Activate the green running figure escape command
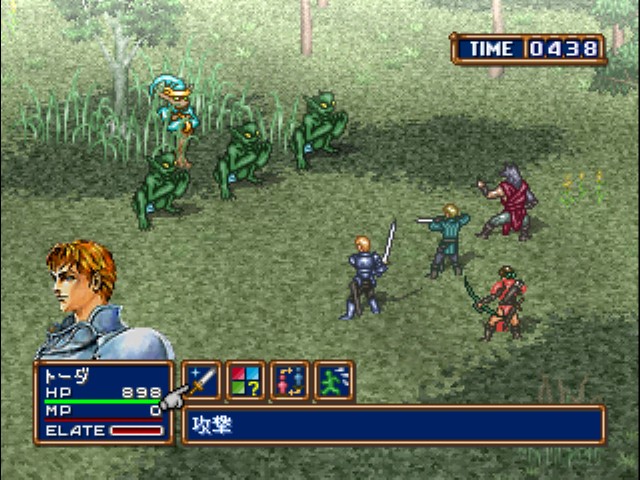This screenshot has width=640, height=480. pos(333,381)
